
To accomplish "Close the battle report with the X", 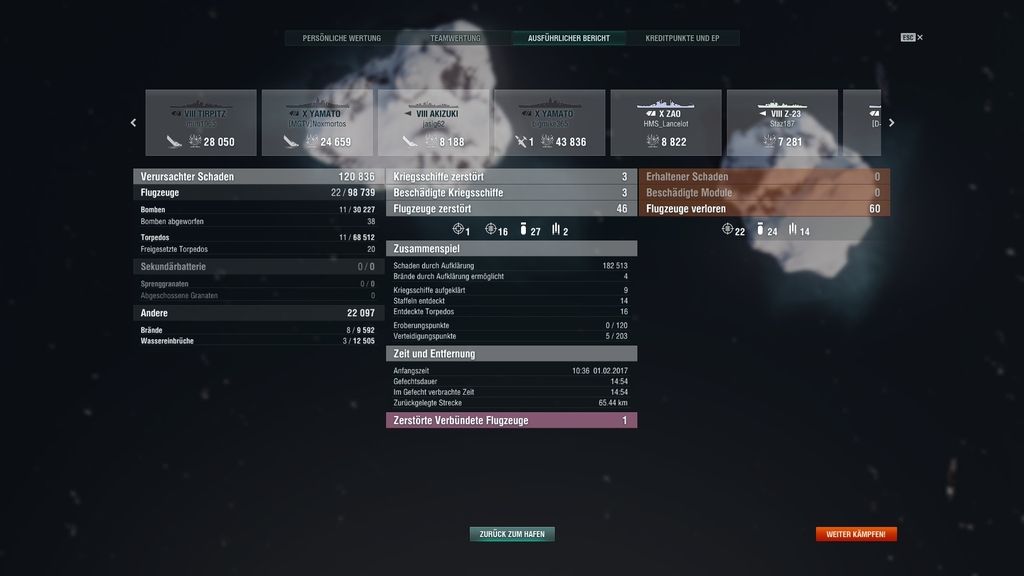I will (x=920, y=38).
